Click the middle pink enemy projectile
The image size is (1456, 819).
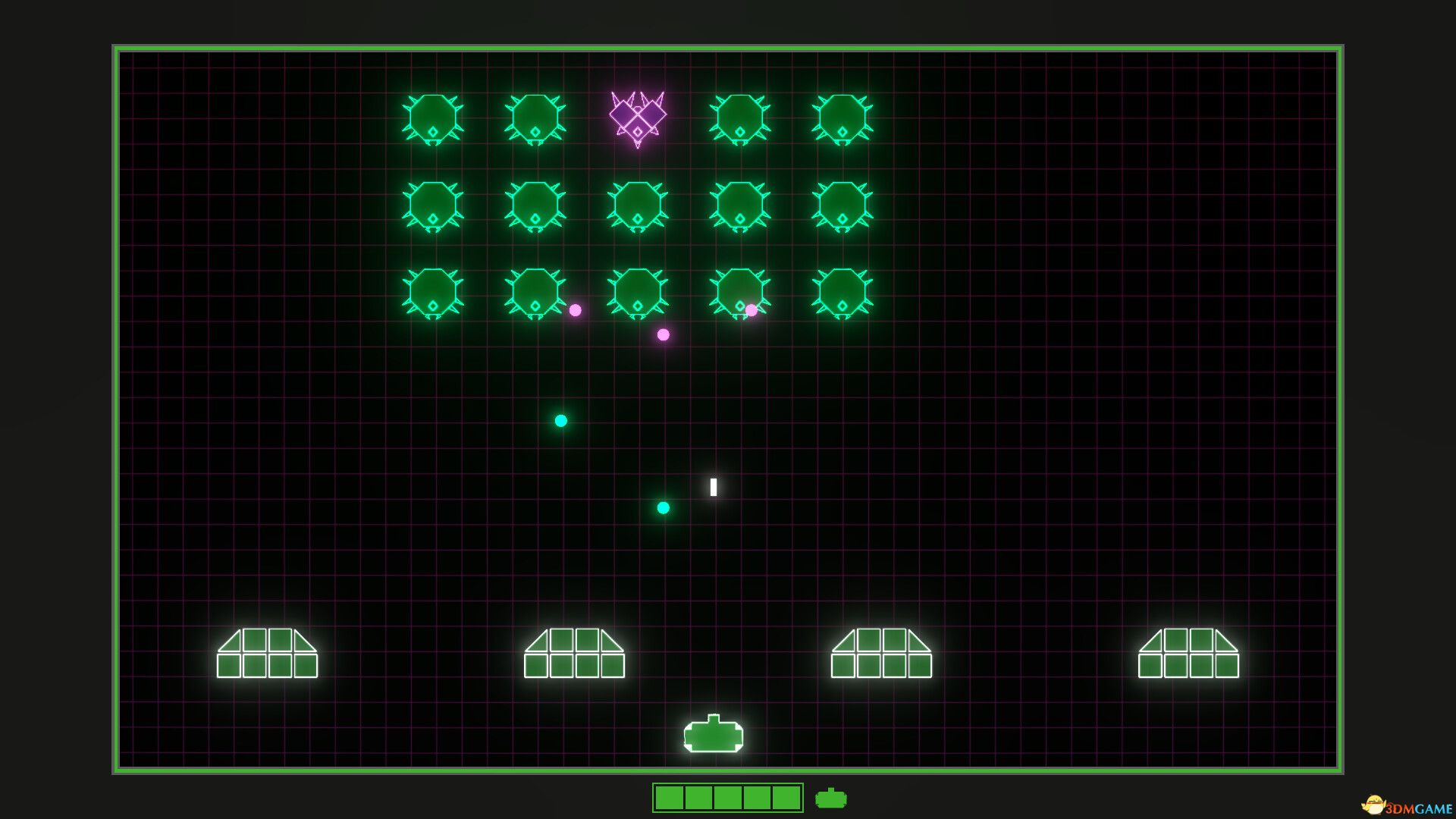point(664,334)
